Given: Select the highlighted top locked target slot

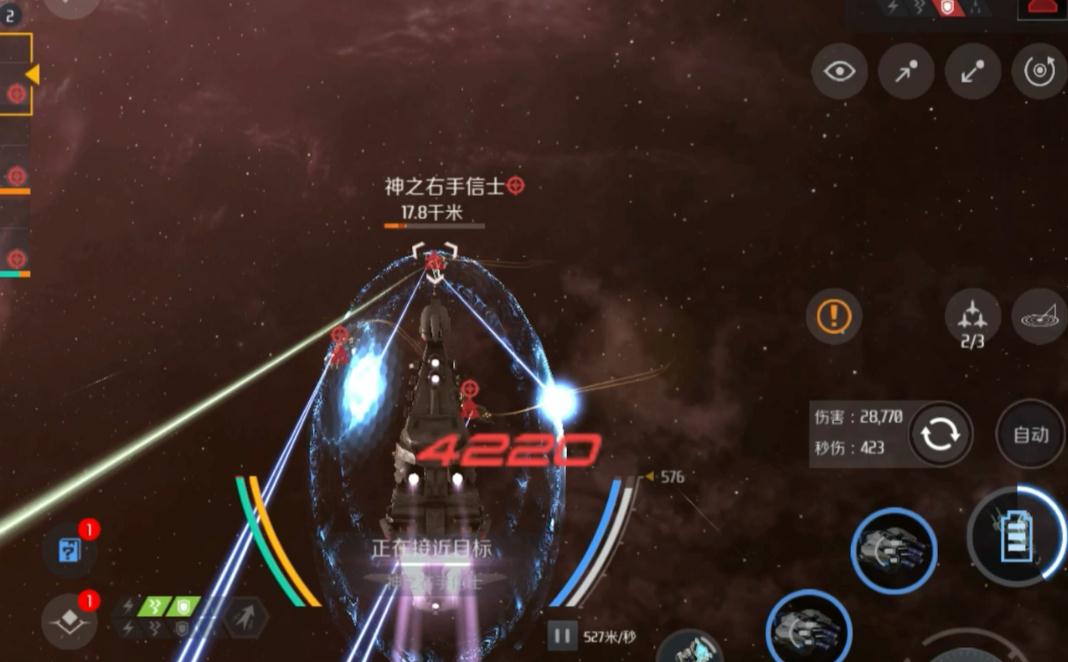Looking at the screenshot, I should [x=16, y=74].
